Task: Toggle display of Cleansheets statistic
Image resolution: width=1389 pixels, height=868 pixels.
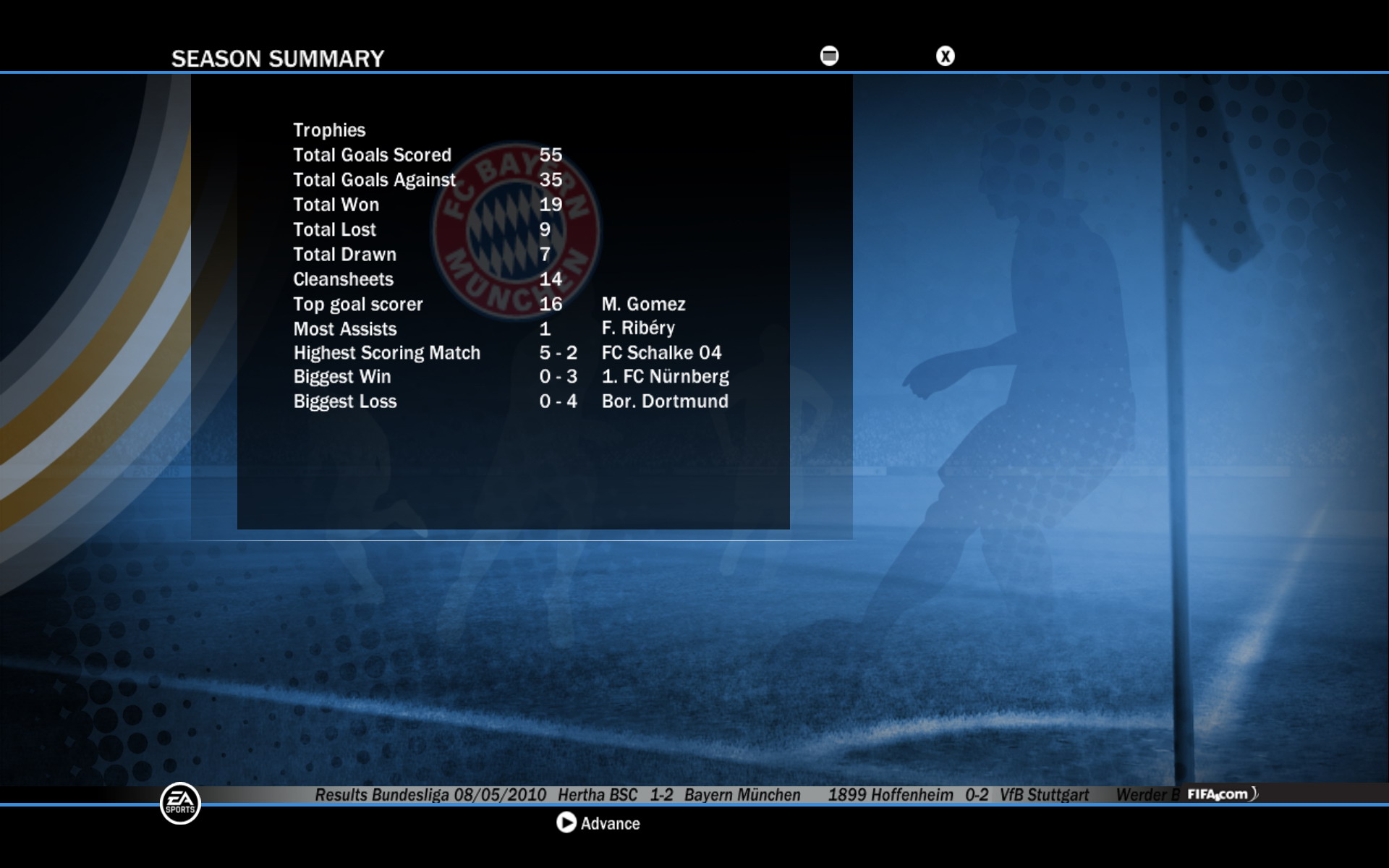Action: pos(343,279)
